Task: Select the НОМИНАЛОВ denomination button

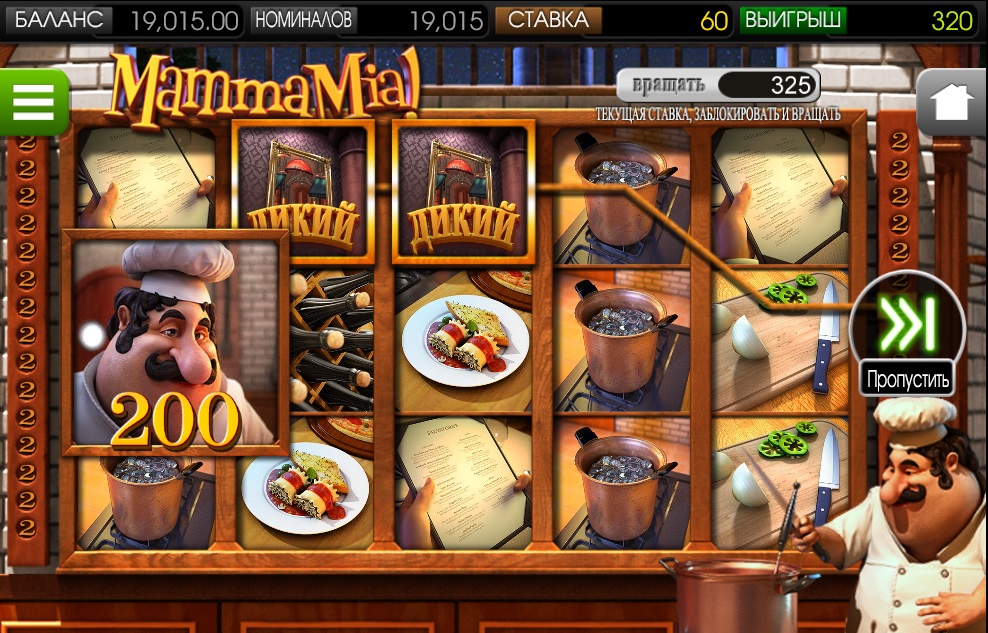Action: tap(304, 20)
